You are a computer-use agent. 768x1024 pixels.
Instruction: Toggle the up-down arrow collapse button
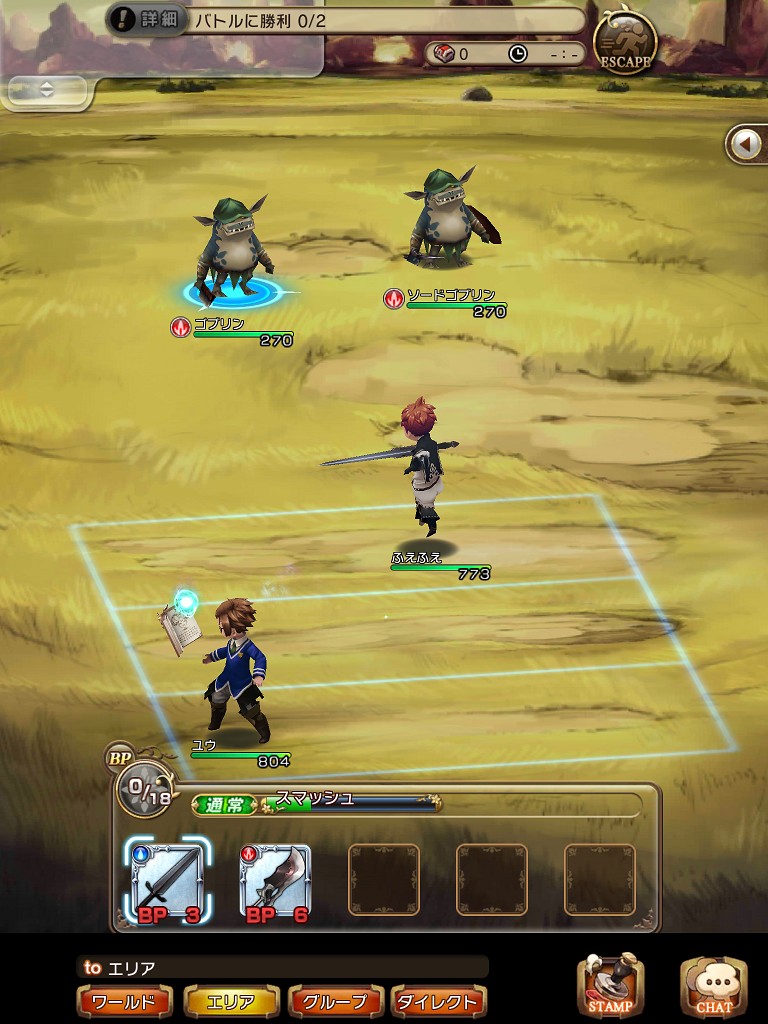46,89
